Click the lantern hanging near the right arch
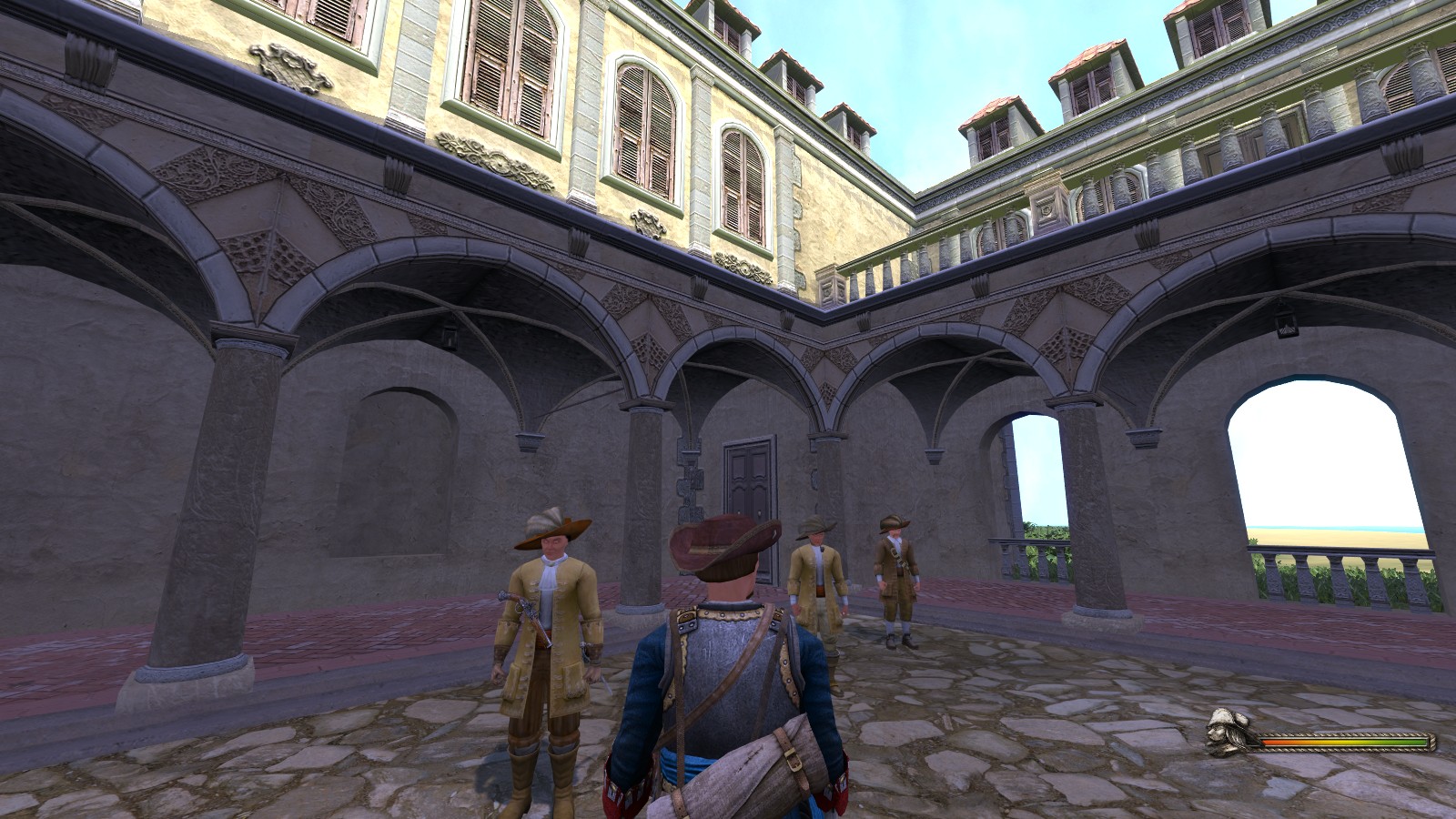Viewport: 1456px width, 819px height. click(1285, 326)
